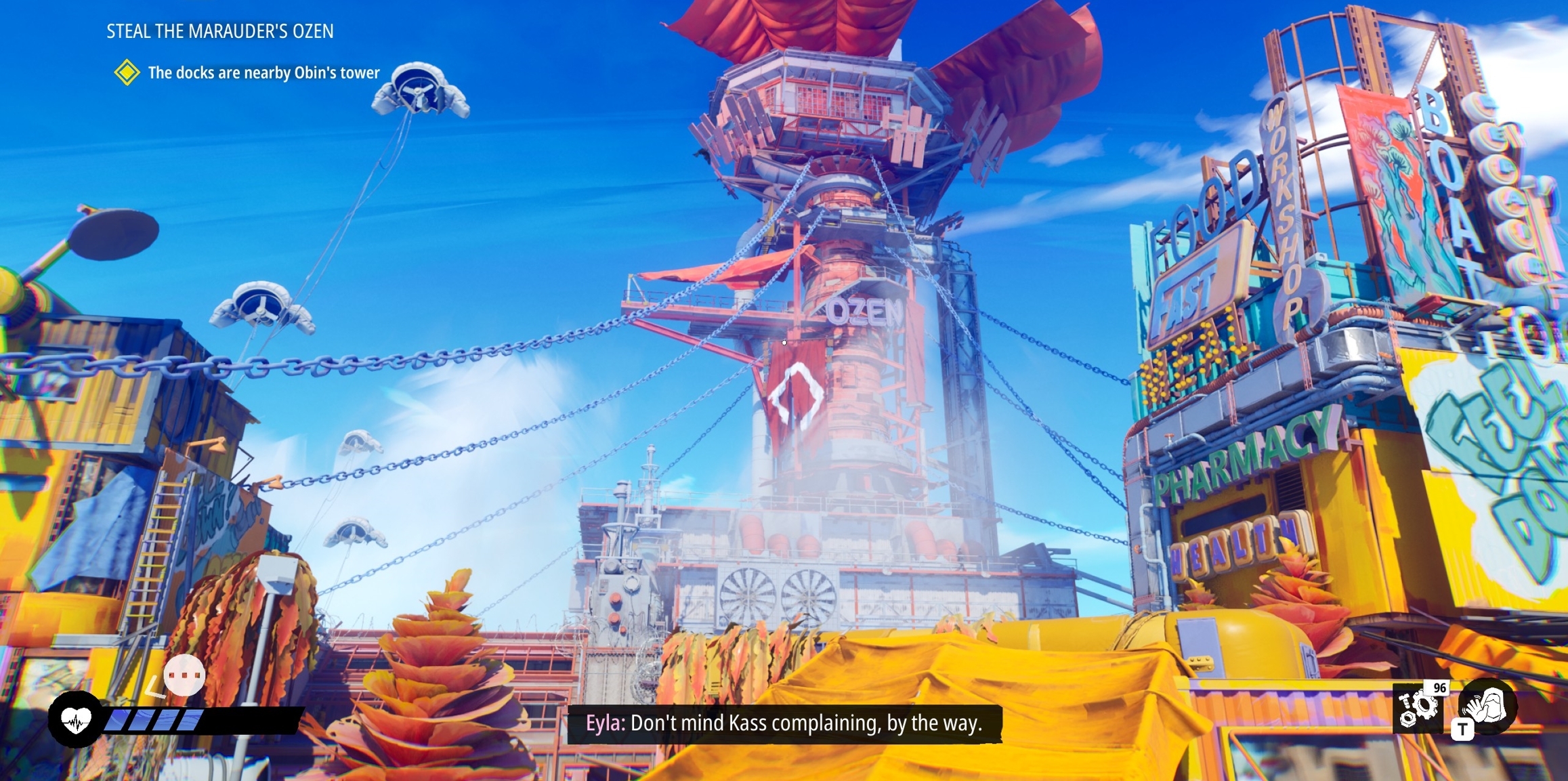Select the "Steal the Marauder's Ozen" quest title
The height and width of the screenshot is (781, 1568).
click(219, 31)
